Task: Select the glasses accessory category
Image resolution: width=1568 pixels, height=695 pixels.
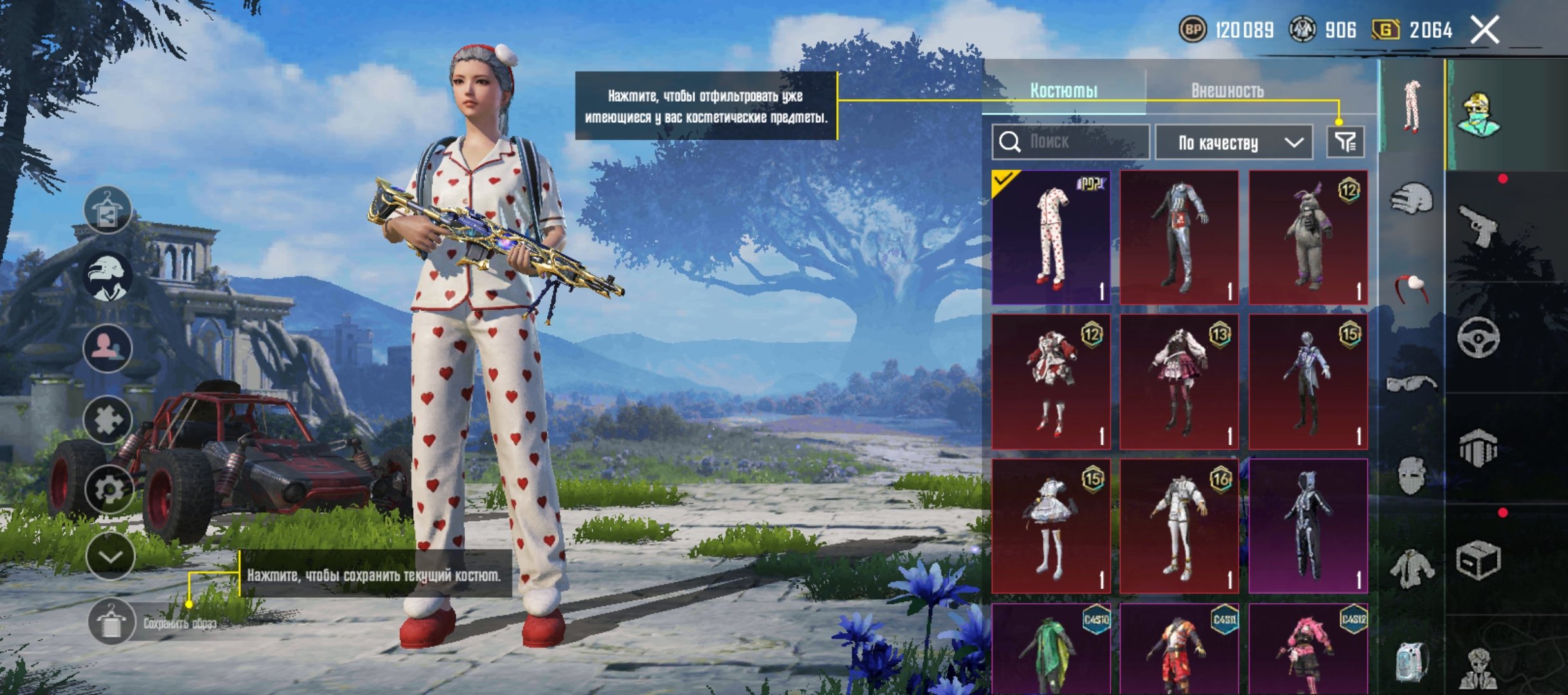Action: (x=1411, y=384)
